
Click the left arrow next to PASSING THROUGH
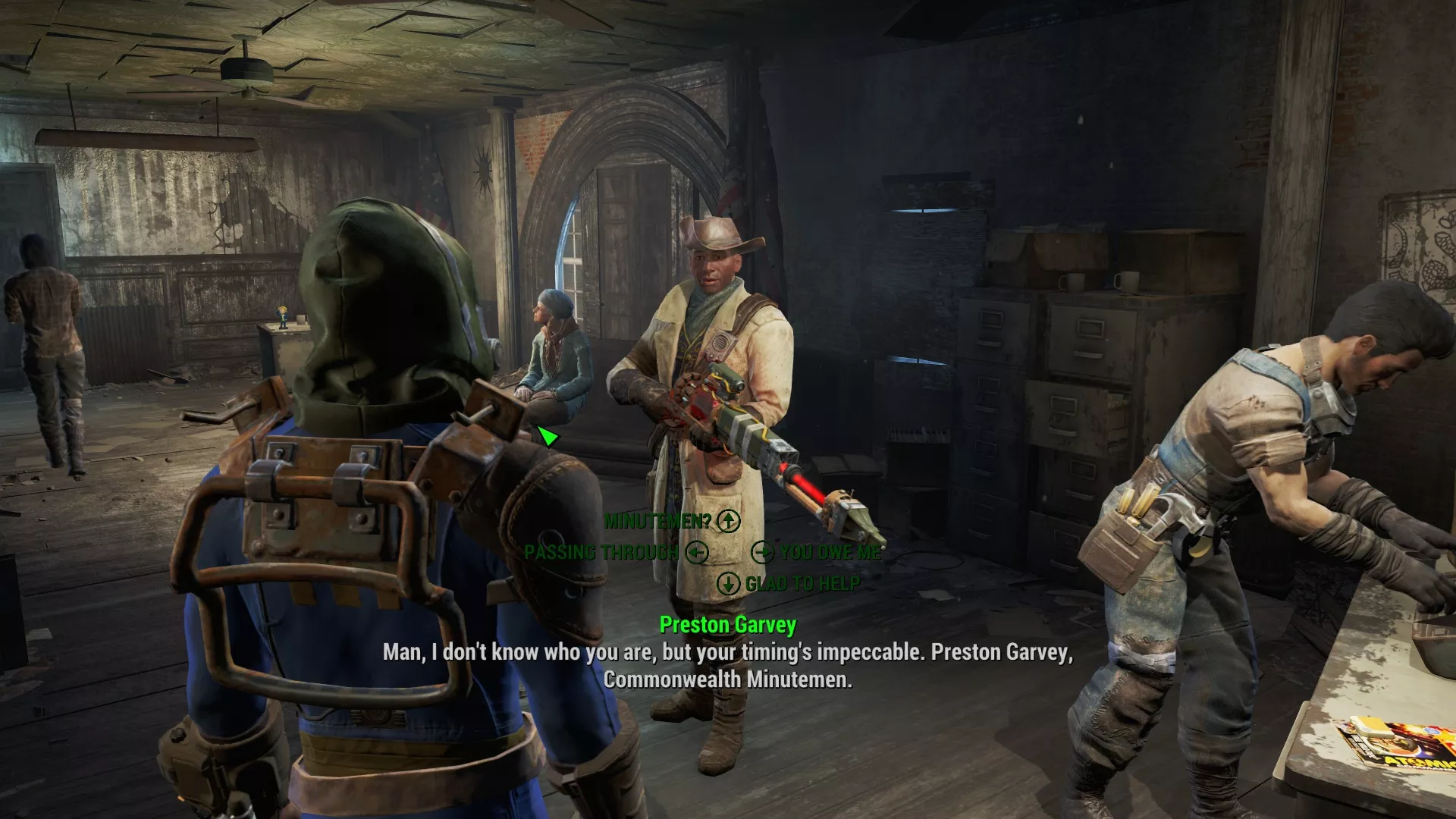pos(695,553)
